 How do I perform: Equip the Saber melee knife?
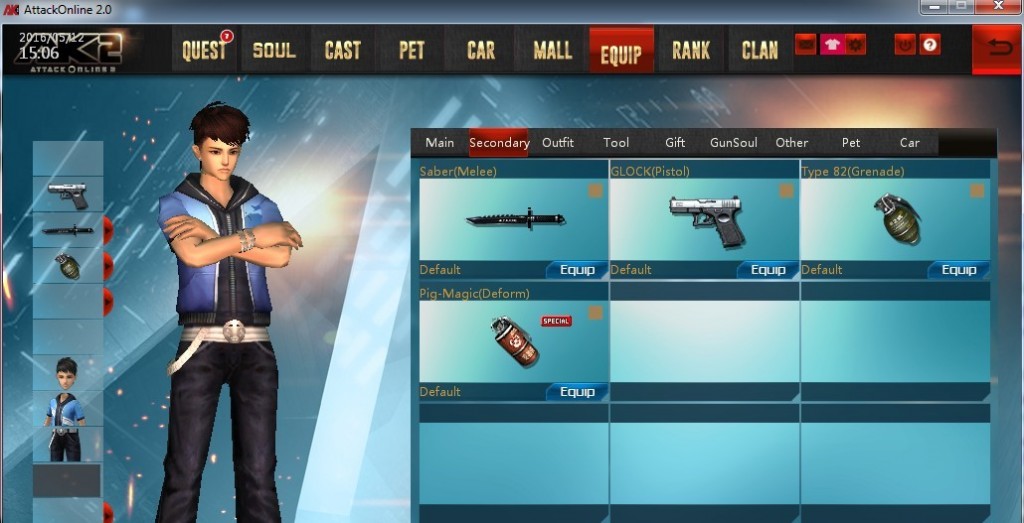pos(577,270)
